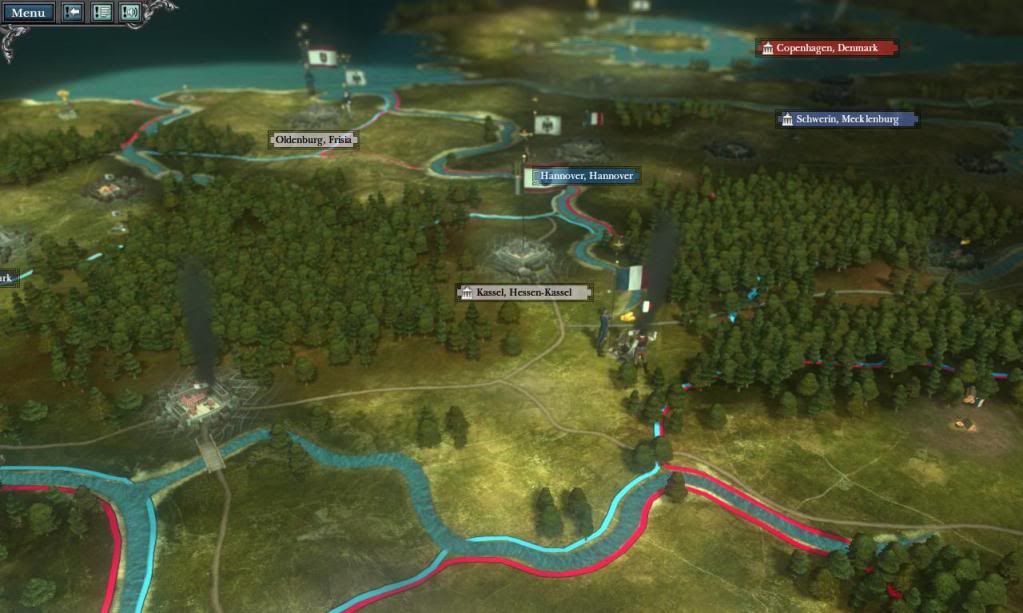
Task: Select the Schwerin, Mecklenburg city label
Action: click(x=847, y=119)
